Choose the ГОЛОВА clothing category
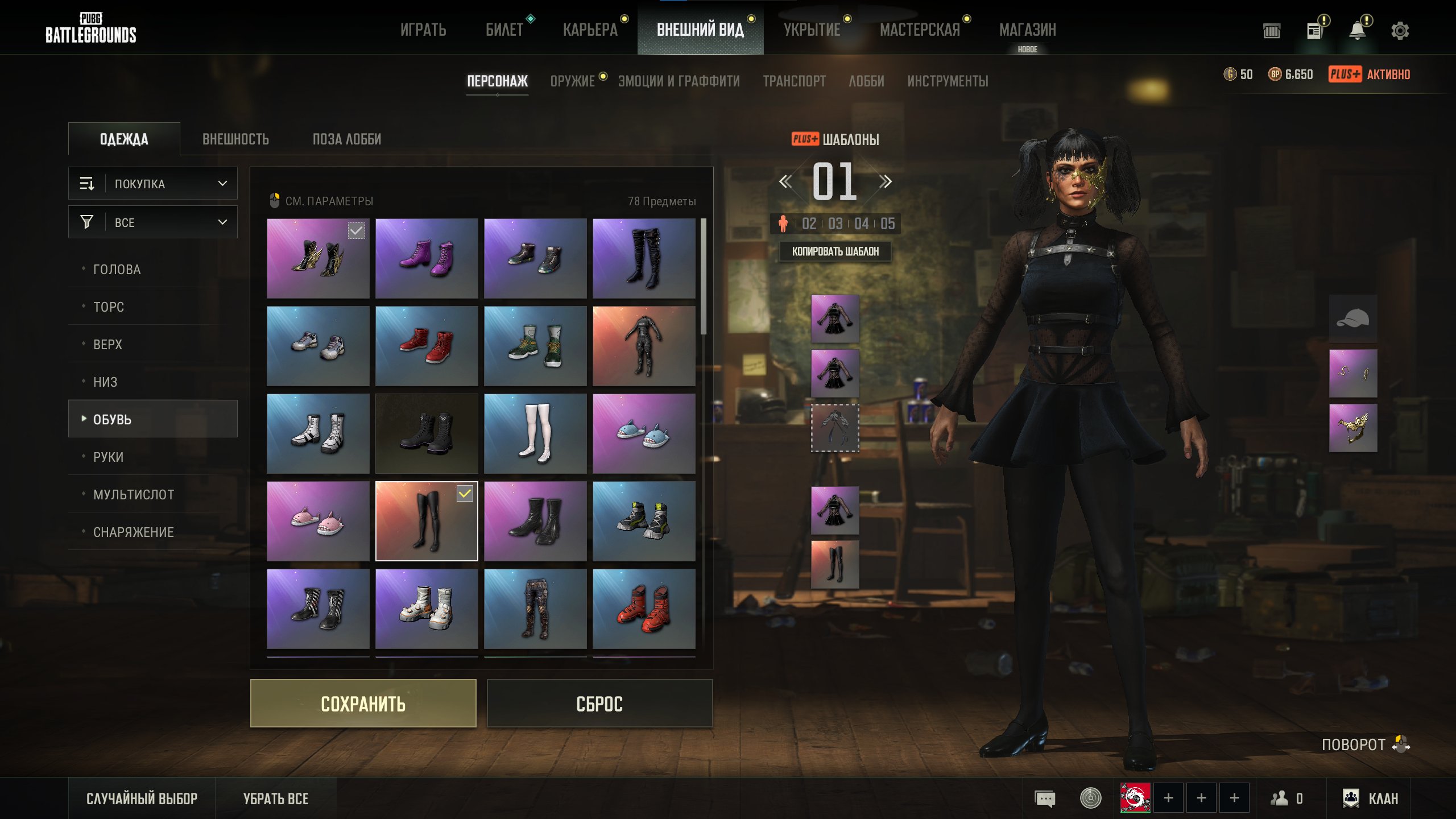Viewport: 1456px width, 819px height. click(x=117, y=270)
